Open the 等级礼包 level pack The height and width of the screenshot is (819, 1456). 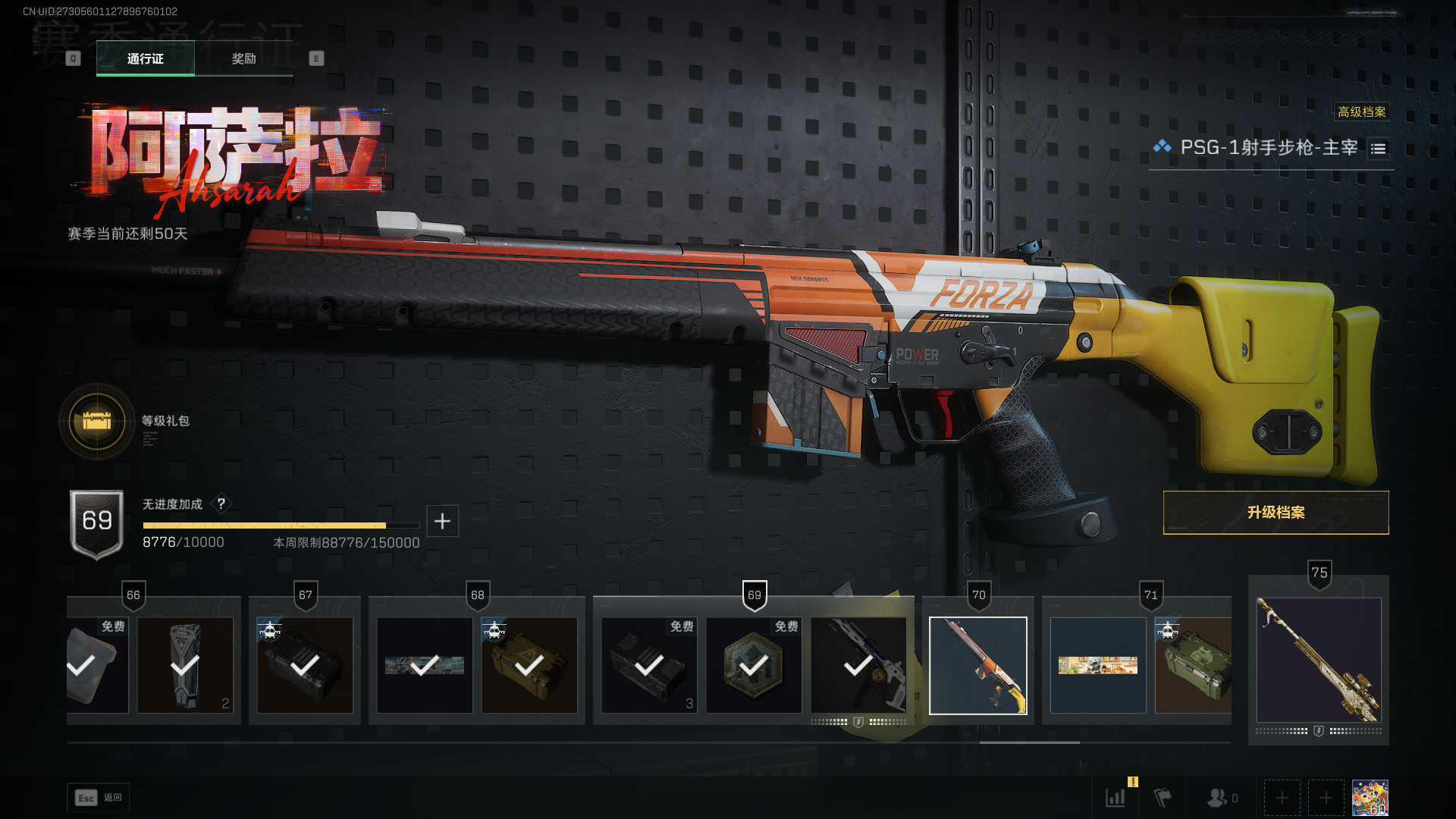click(97, 421)
